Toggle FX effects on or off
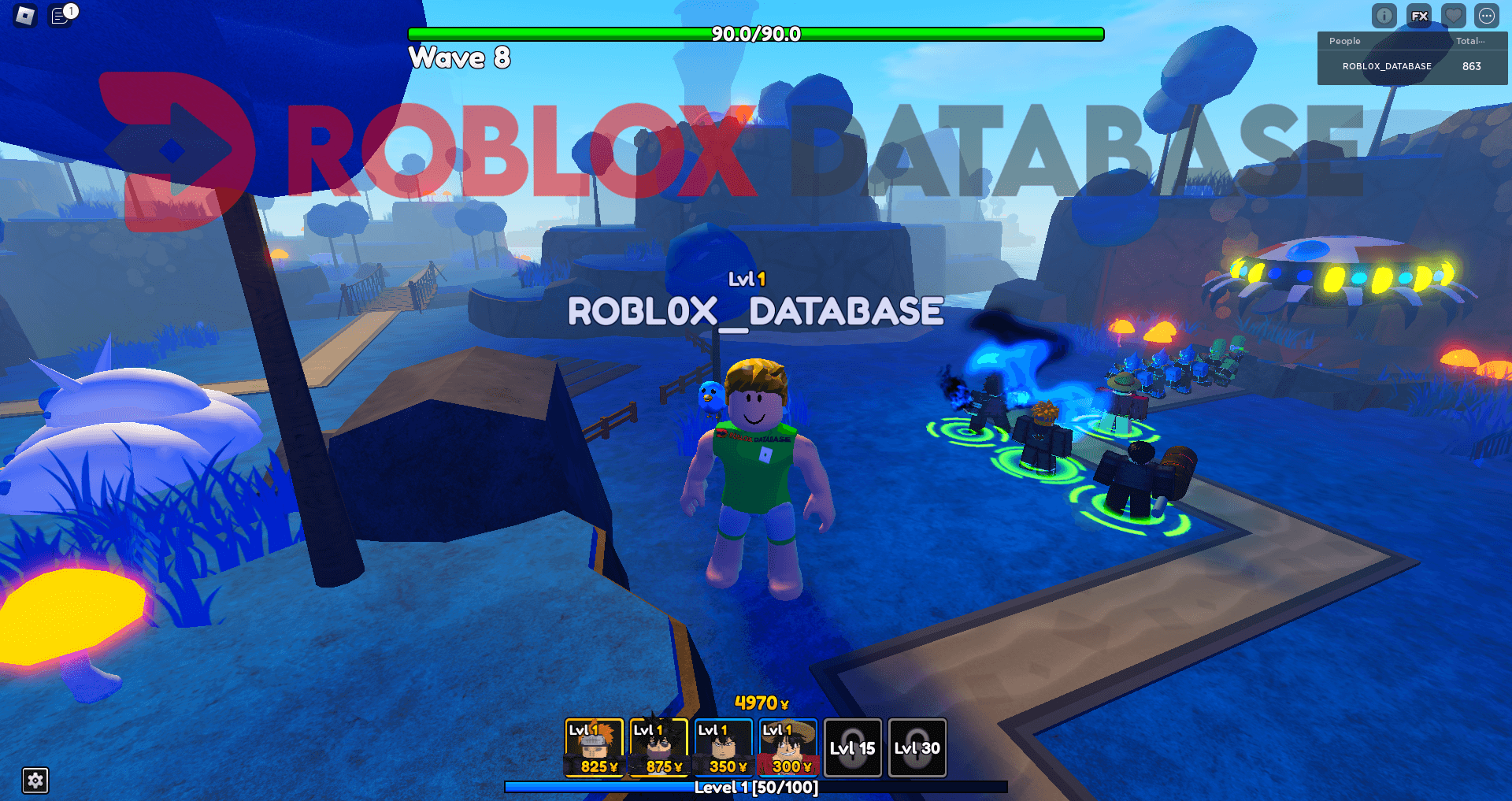The image size is (1512, 801). click(1418, 16)
